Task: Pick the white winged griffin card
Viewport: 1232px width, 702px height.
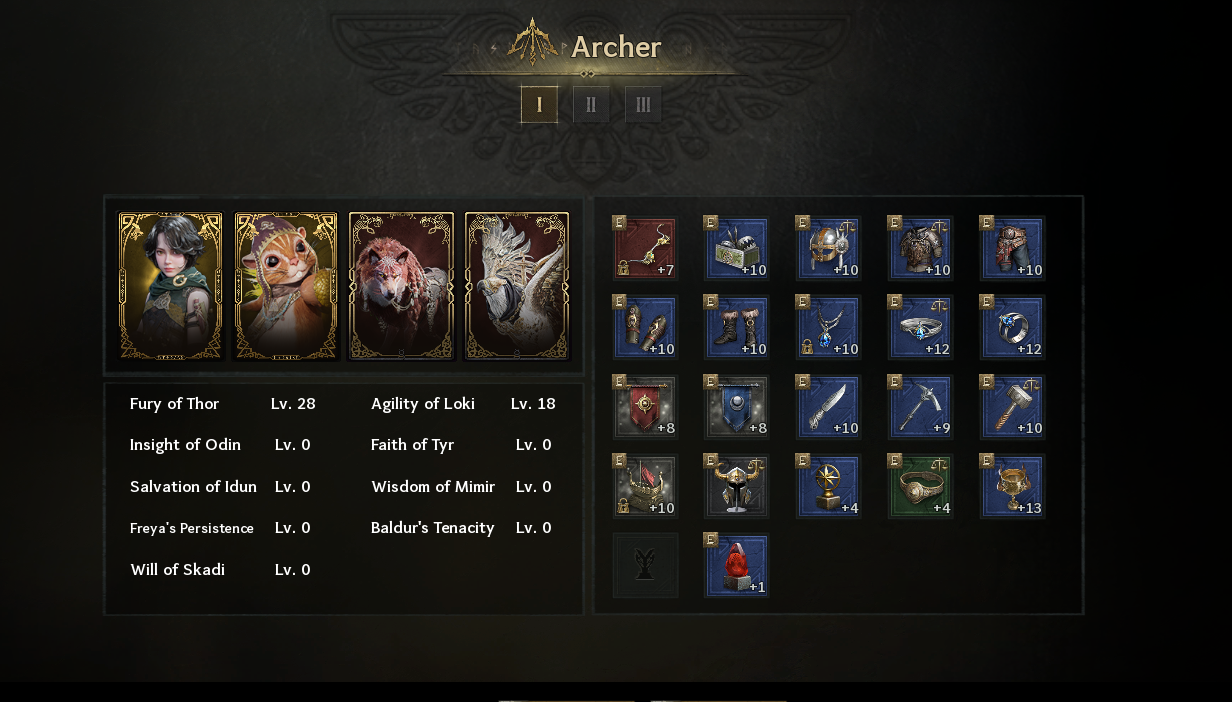Action: click(517, 286)
